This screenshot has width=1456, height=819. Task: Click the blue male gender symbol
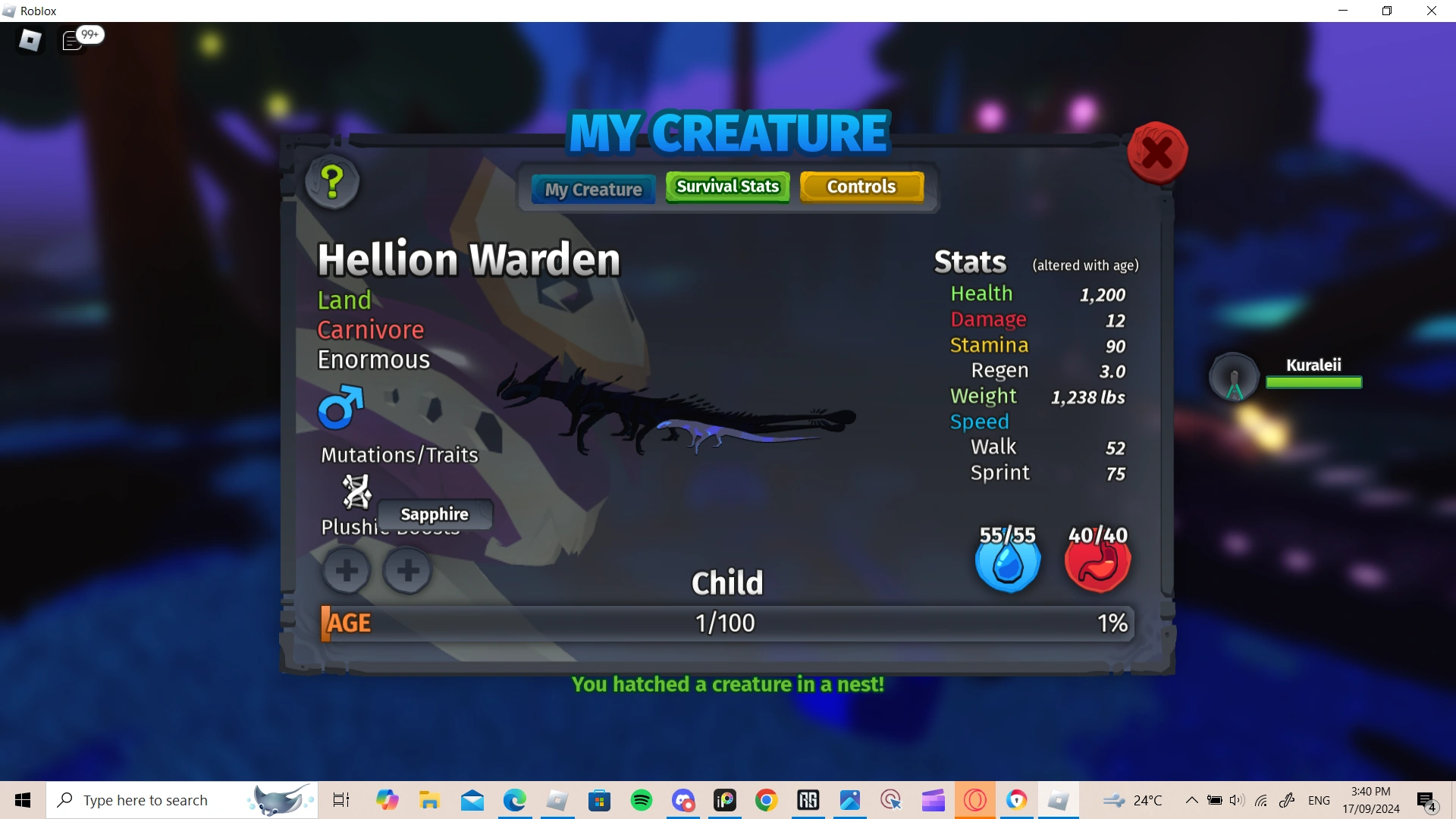[341, 407]
